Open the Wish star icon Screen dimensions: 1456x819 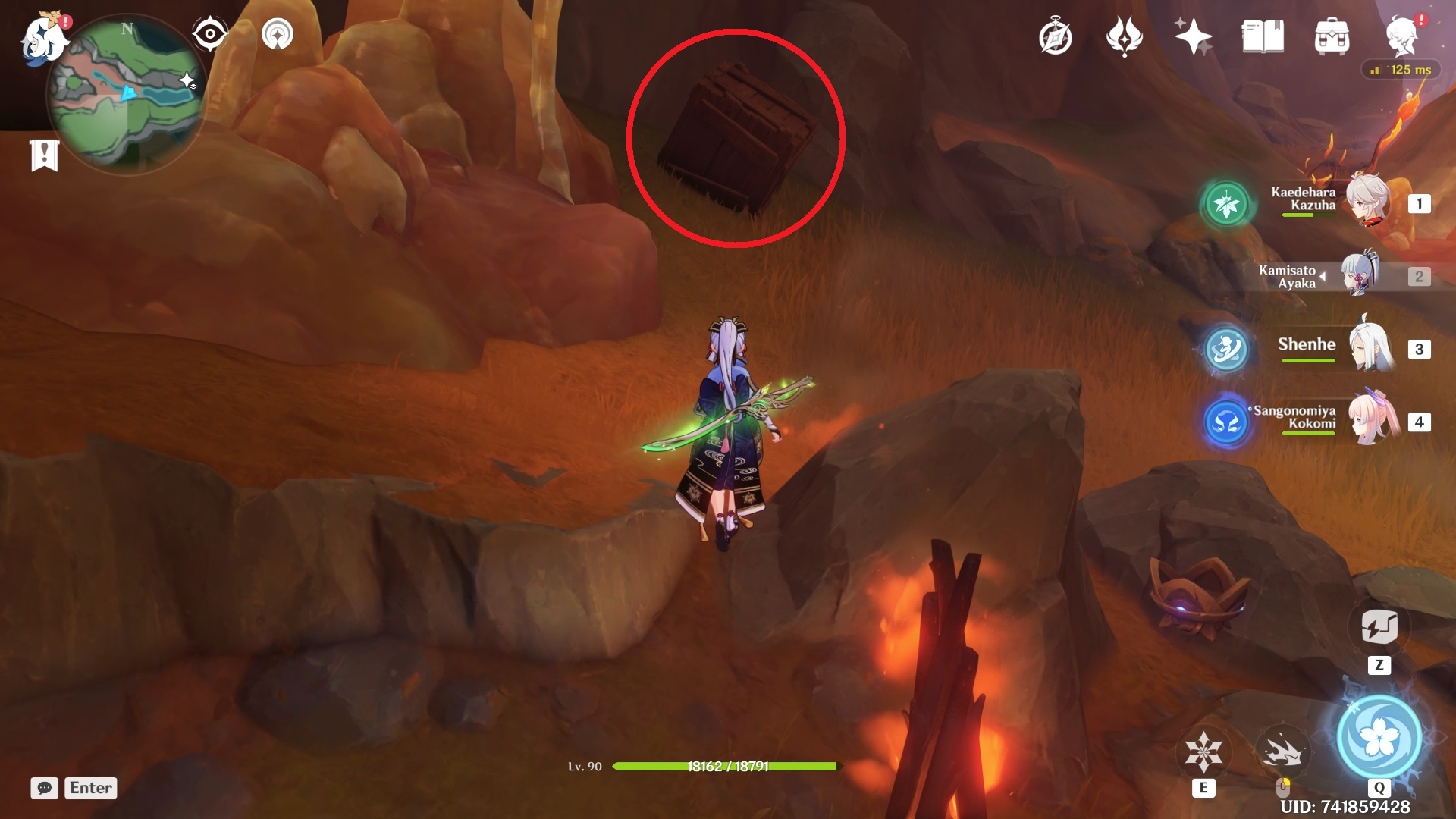pyautogui.click(x=1193, y=36)
